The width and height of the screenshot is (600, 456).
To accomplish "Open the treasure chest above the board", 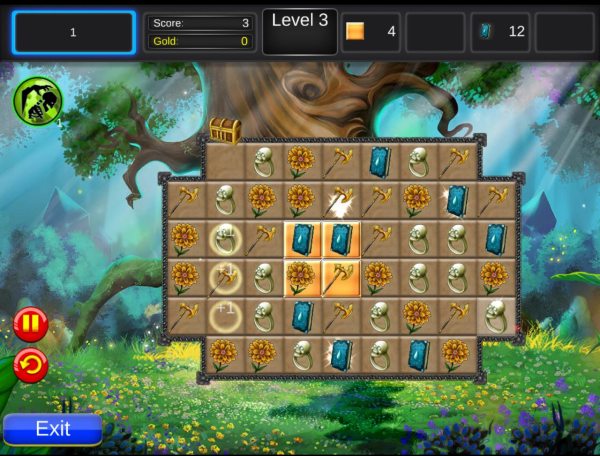I will point(224,130).
